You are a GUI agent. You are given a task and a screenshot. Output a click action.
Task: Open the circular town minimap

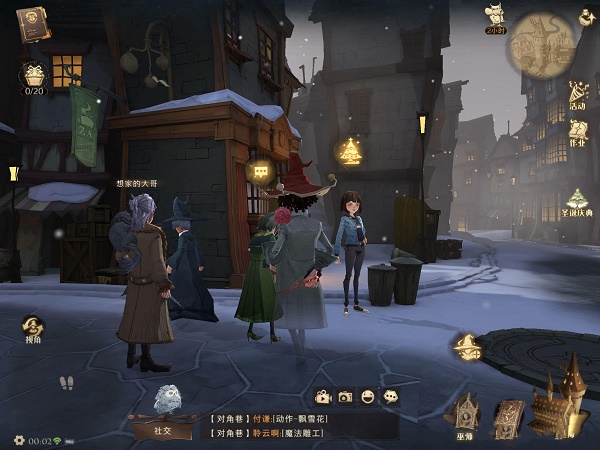coord(542,45)
